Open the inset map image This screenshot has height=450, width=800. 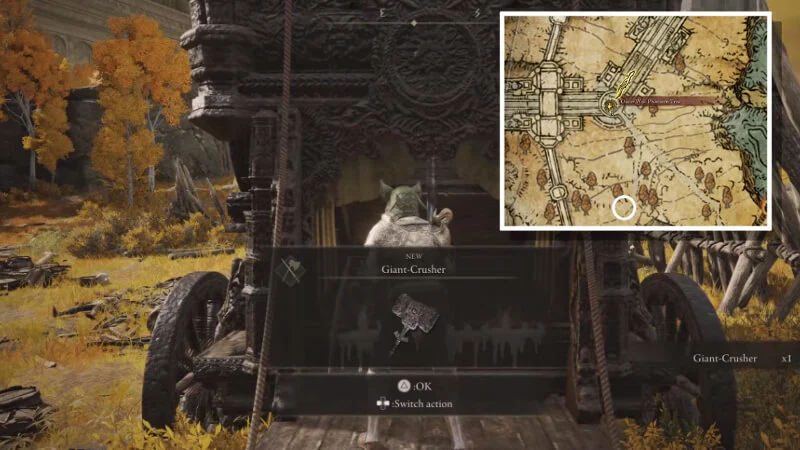(x=636, y=121)
